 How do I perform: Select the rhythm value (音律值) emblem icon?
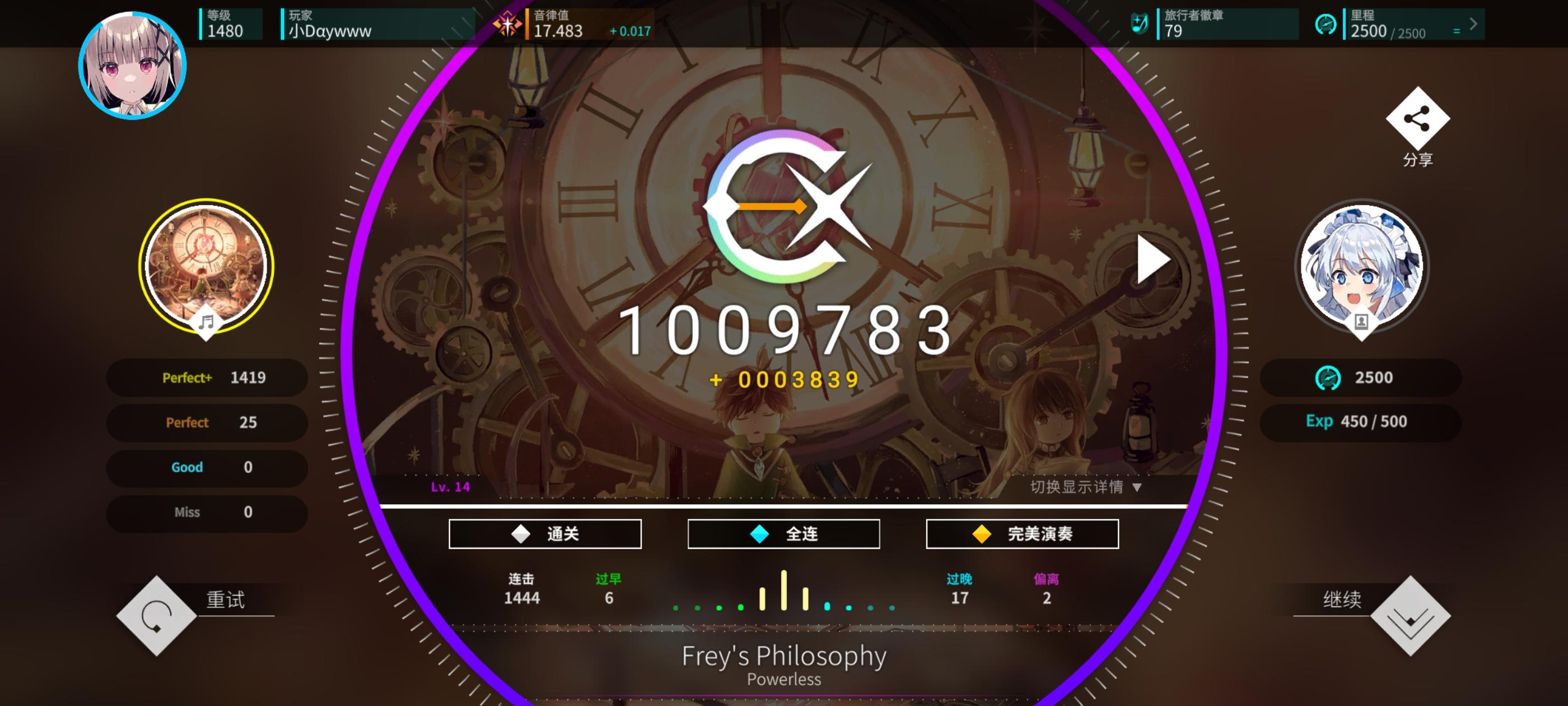[509, 24]
